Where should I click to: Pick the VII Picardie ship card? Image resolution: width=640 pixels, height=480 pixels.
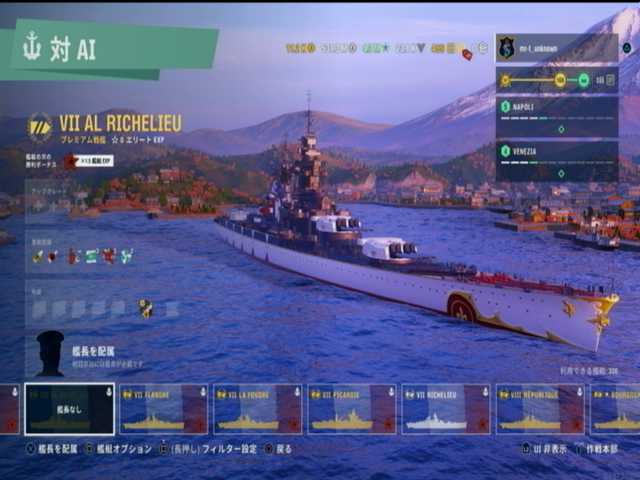[x=351, y=409]
